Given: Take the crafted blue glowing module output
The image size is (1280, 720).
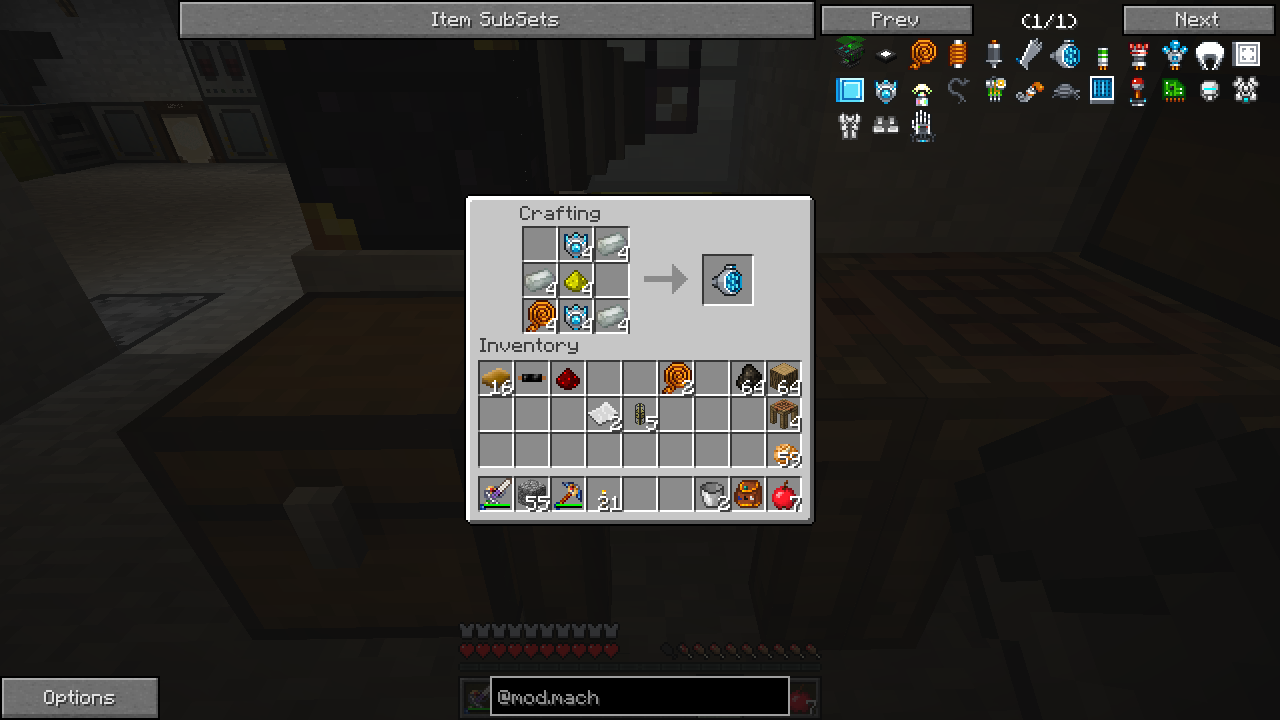Looking at the screenshot, I should point(728,280).
